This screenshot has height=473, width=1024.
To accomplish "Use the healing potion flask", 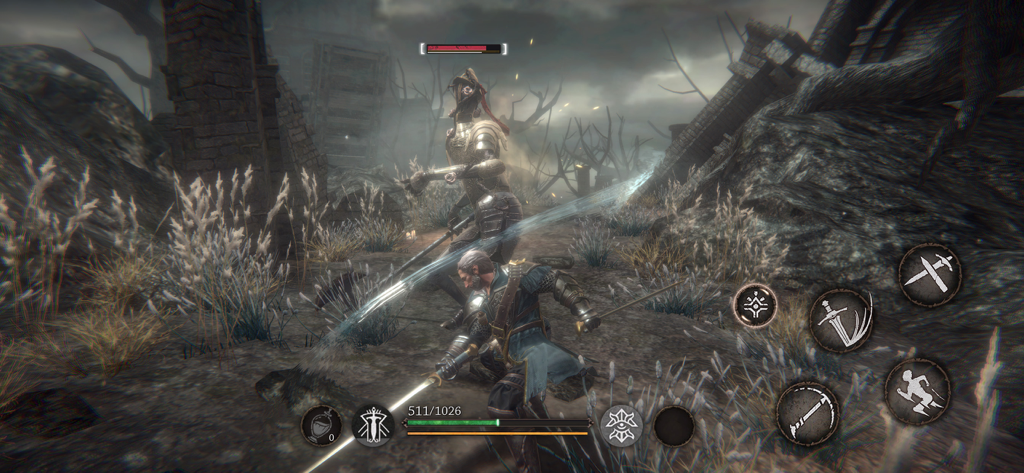I will [321, 426].
